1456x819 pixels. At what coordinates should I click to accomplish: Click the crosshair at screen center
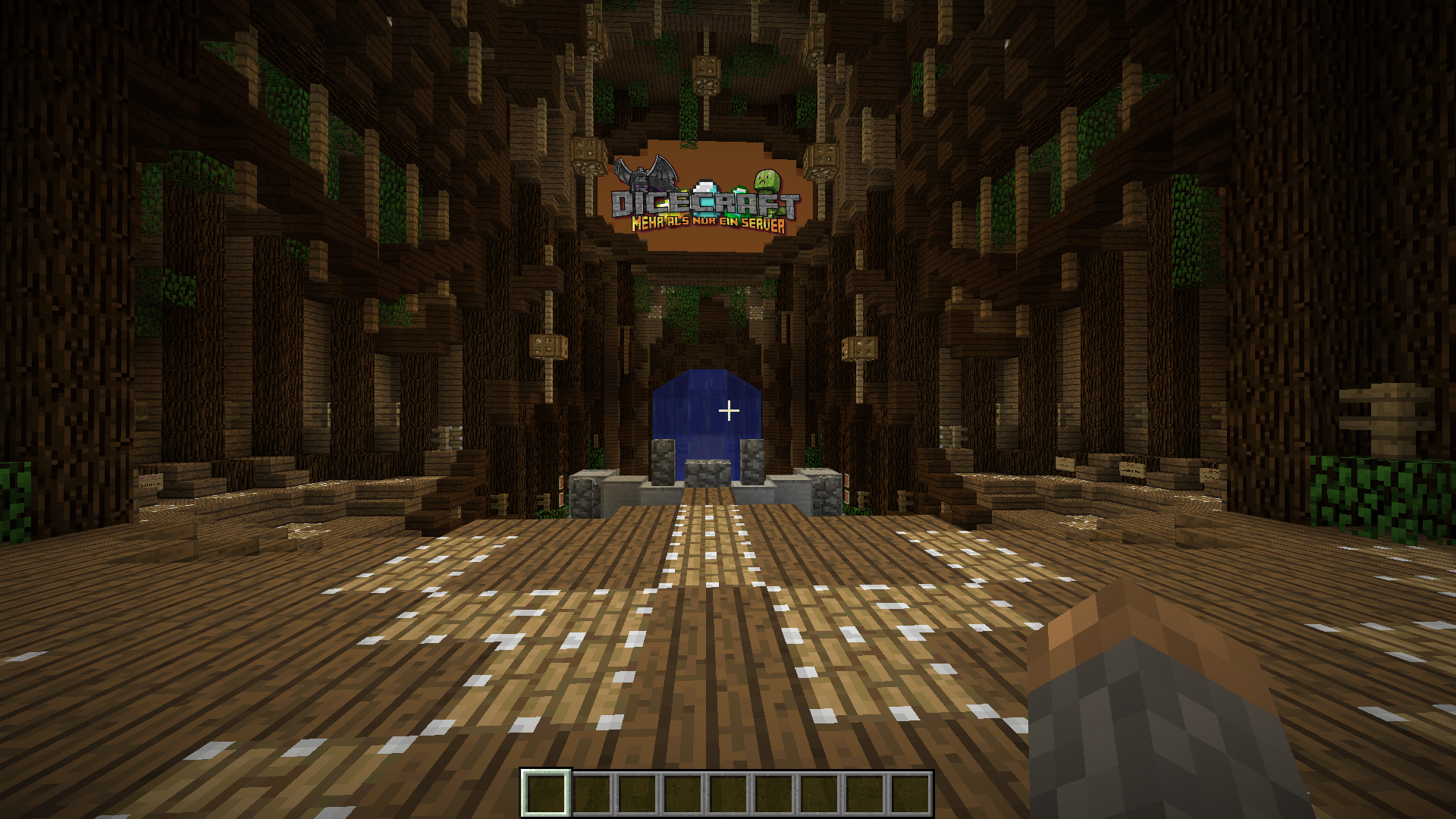[728, 409]
